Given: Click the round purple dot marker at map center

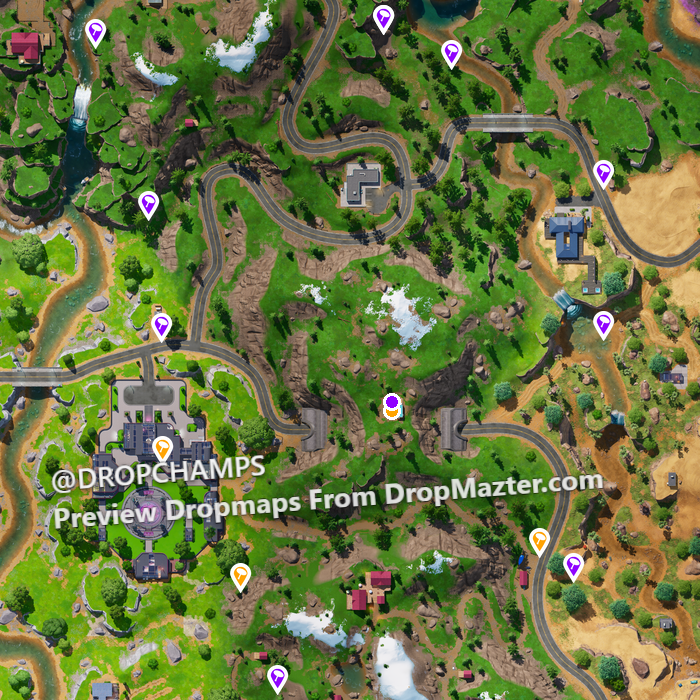Looking at the screenshot, I should tap(392, 403).
